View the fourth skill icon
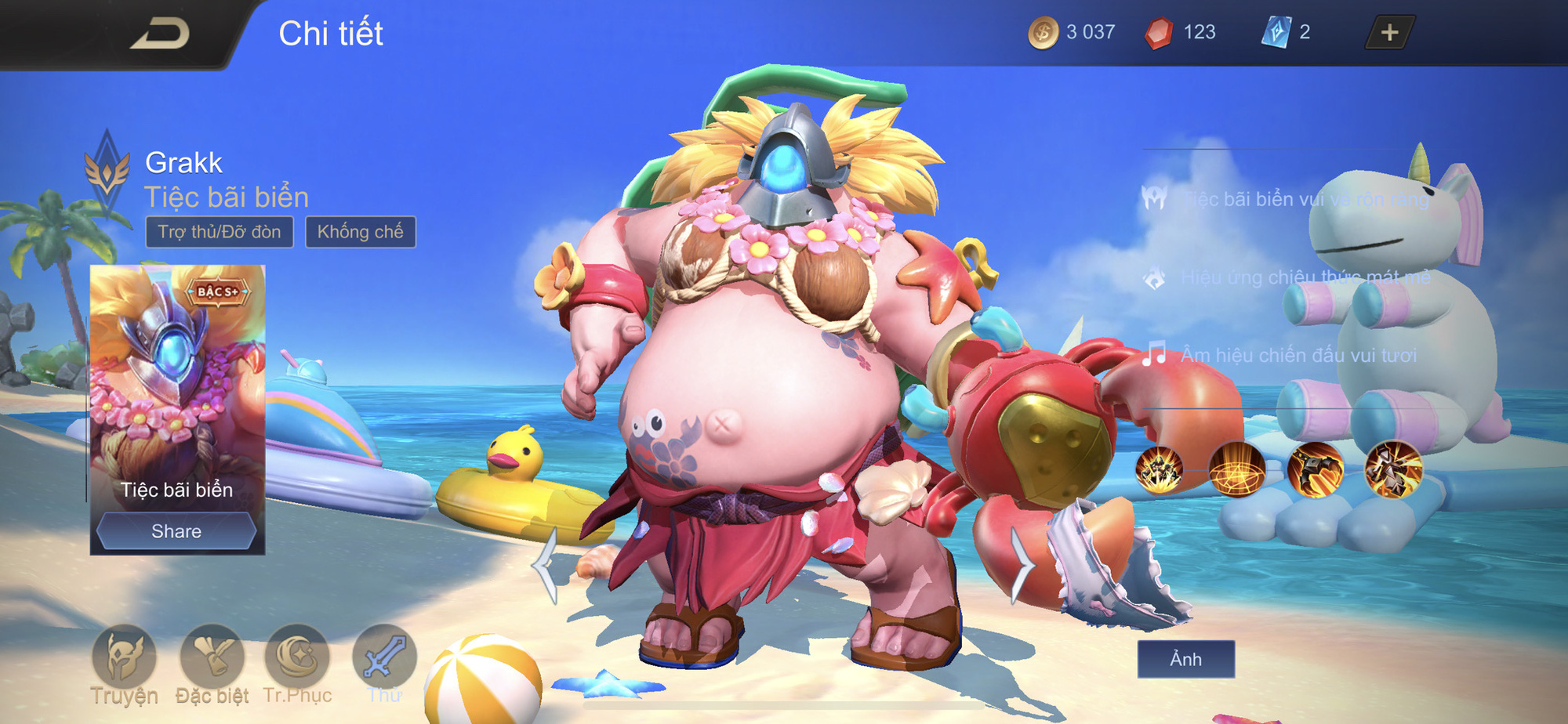The width and height of the screenshot is (1568, 724). pos(1393,470)
